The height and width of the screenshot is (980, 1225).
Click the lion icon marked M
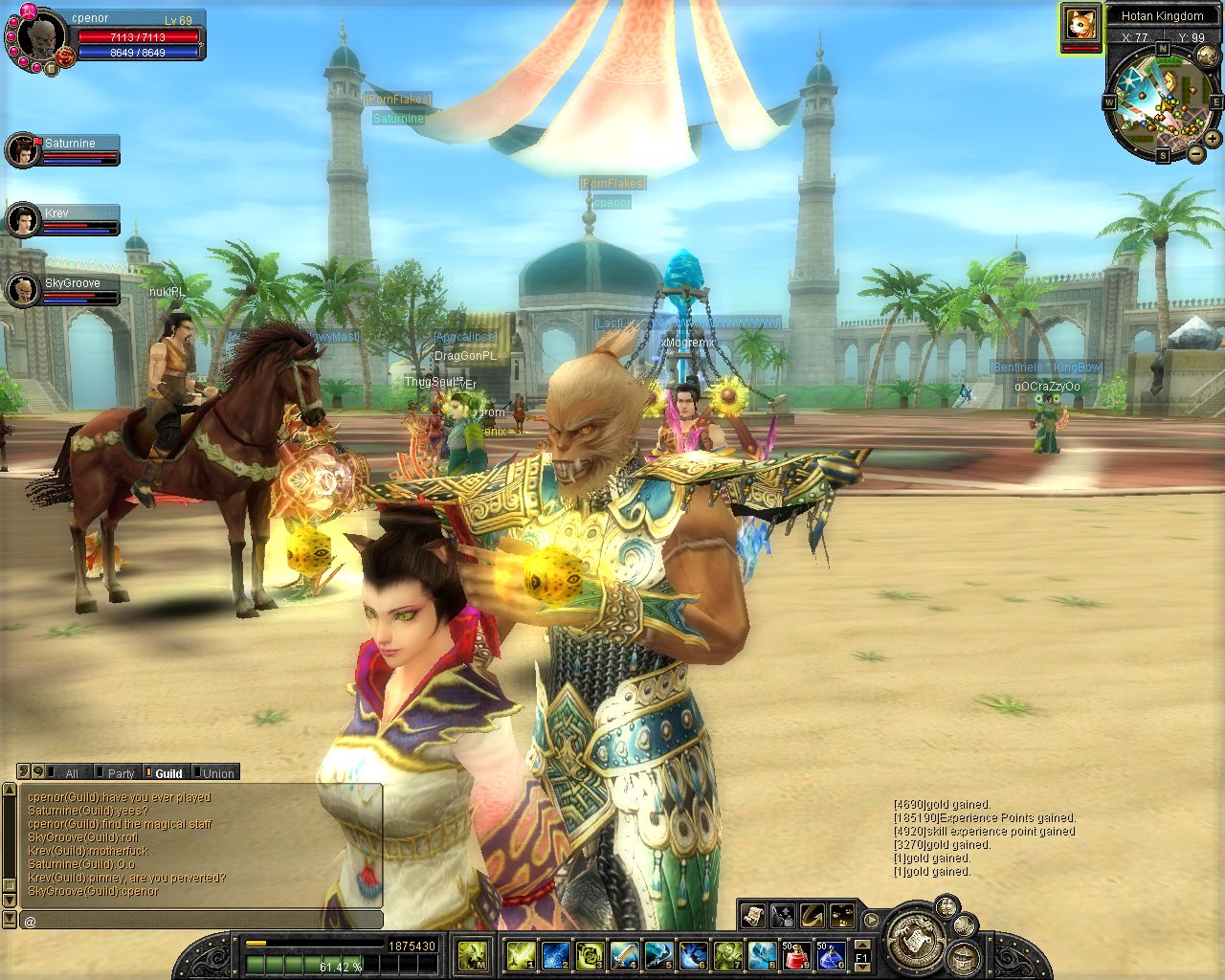click(472, 954)
